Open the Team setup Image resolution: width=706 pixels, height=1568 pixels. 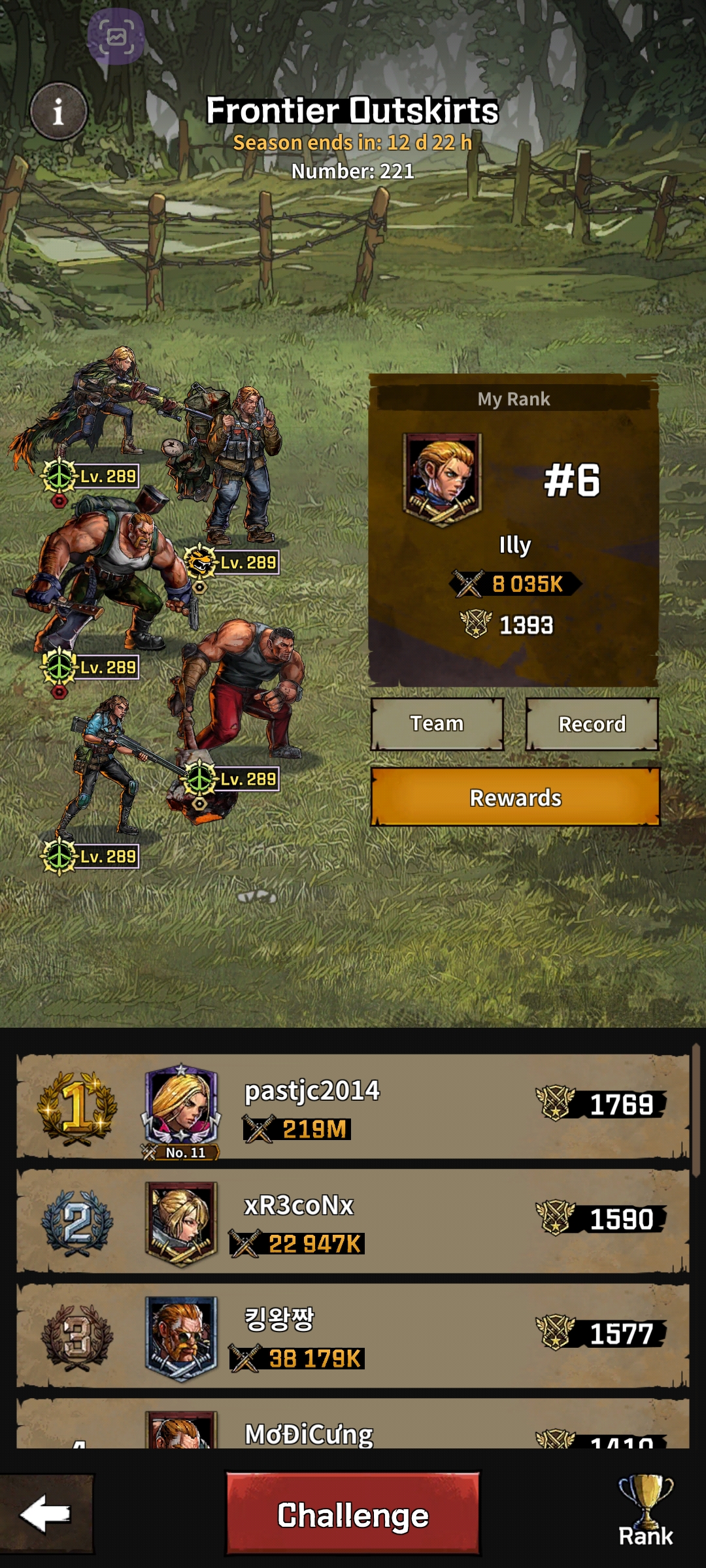(437, 724)
